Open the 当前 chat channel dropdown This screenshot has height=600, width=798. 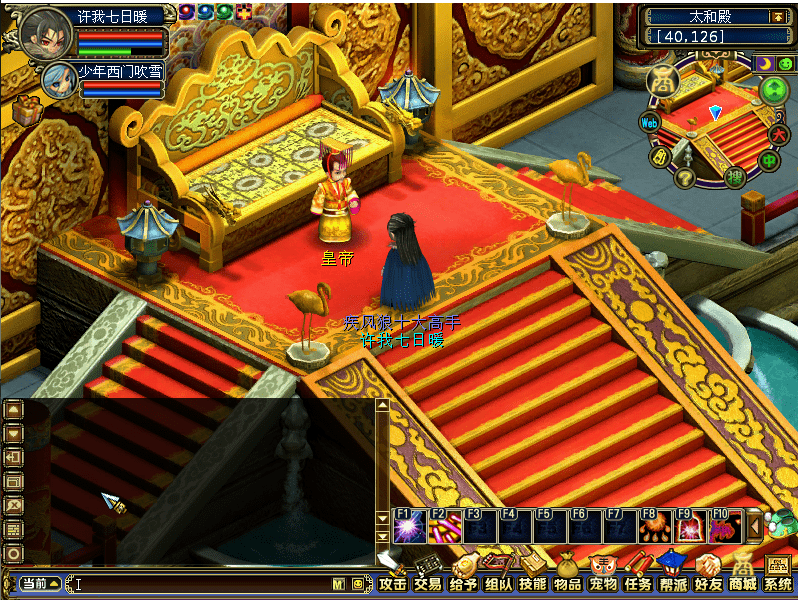click(x=38, y=583)
